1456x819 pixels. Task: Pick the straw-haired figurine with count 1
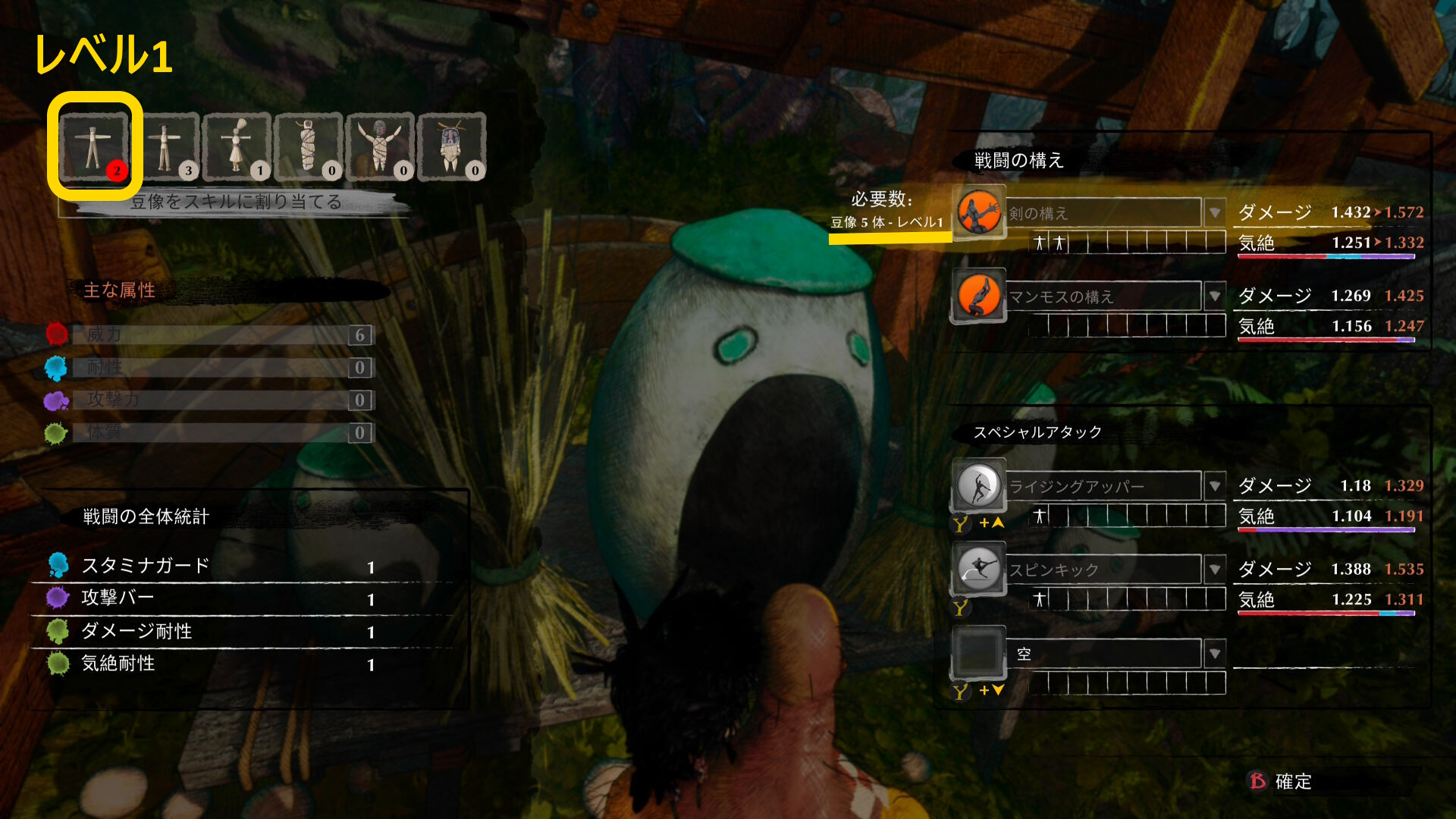[237, 146]
